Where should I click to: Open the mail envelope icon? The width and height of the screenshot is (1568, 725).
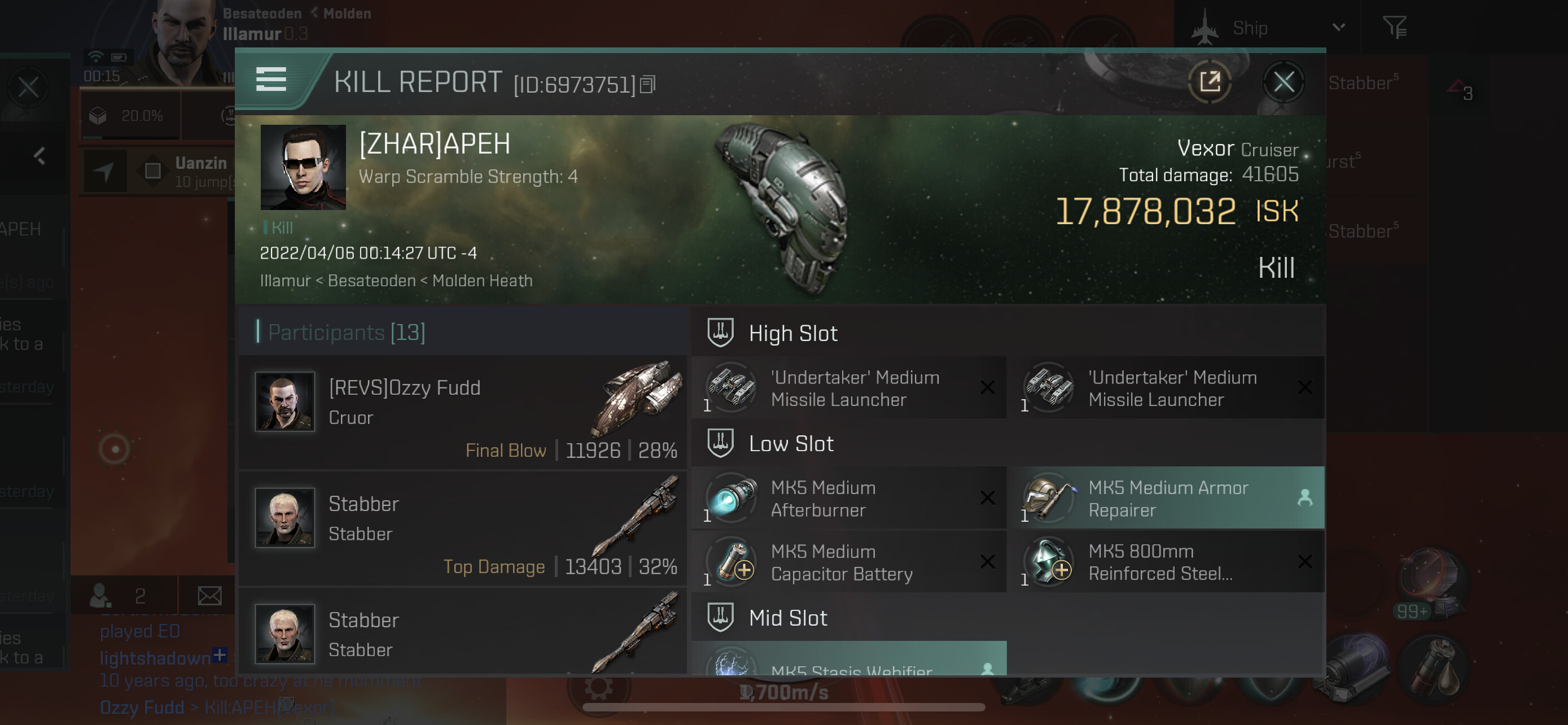click(209, 595)
